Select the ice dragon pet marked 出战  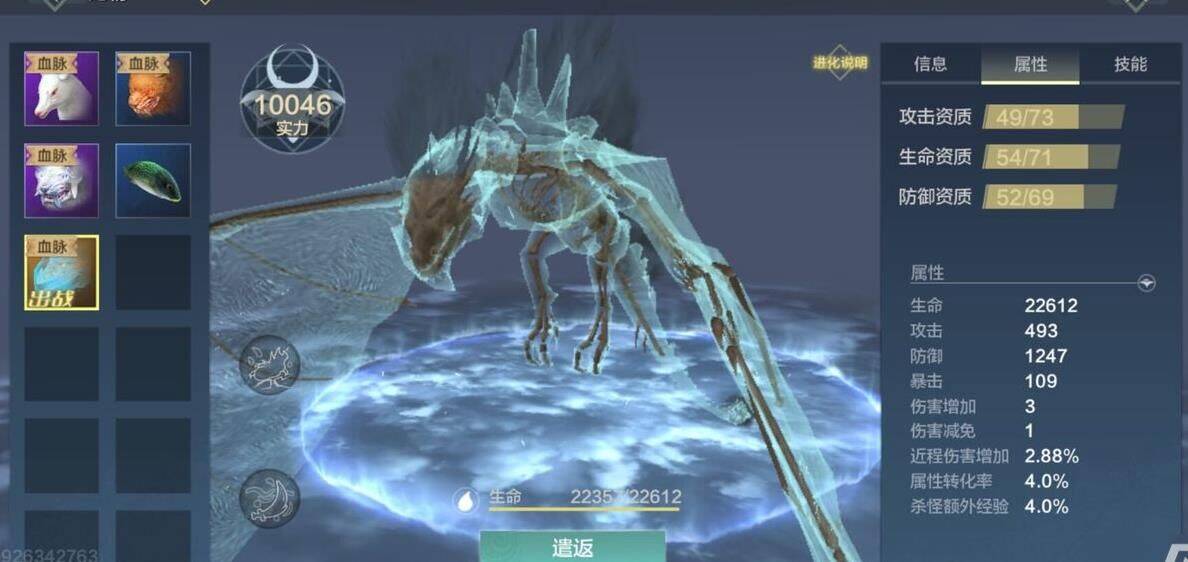(x=61, y=272)
